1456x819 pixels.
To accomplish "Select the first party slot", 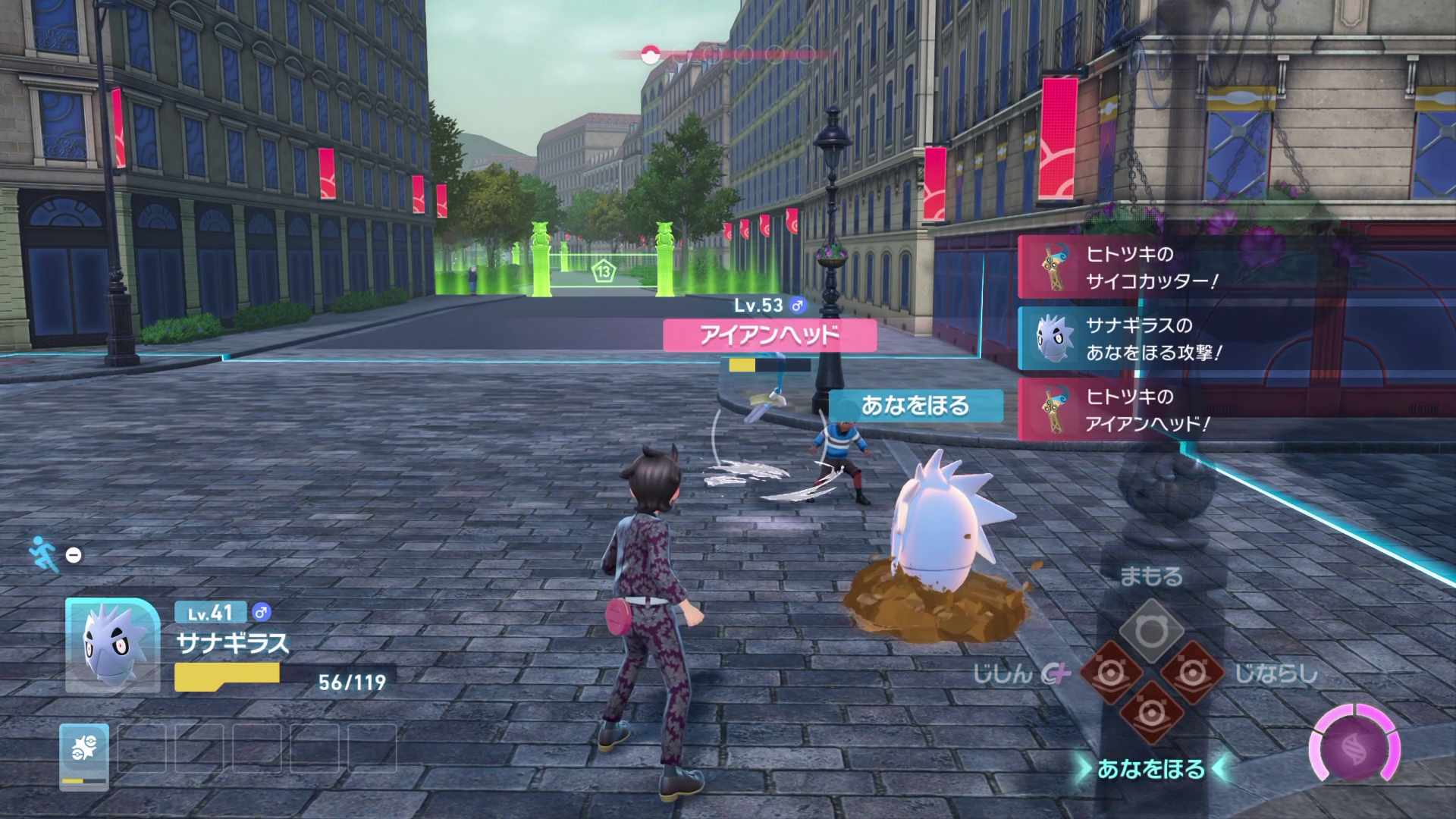I will click(84, 754).
